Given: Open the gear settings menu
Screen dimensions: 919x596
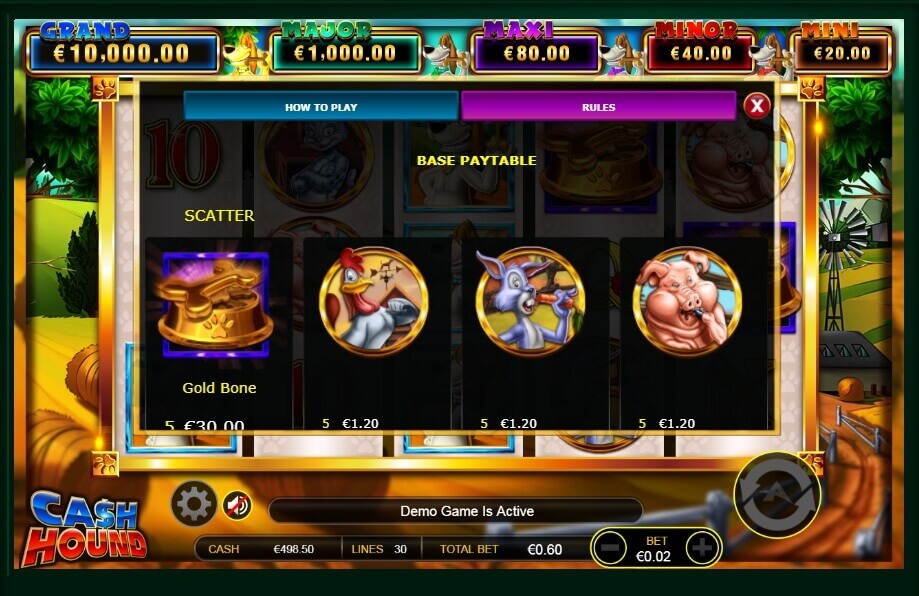Looking at the screenshot, I should (x=193, y=504).
